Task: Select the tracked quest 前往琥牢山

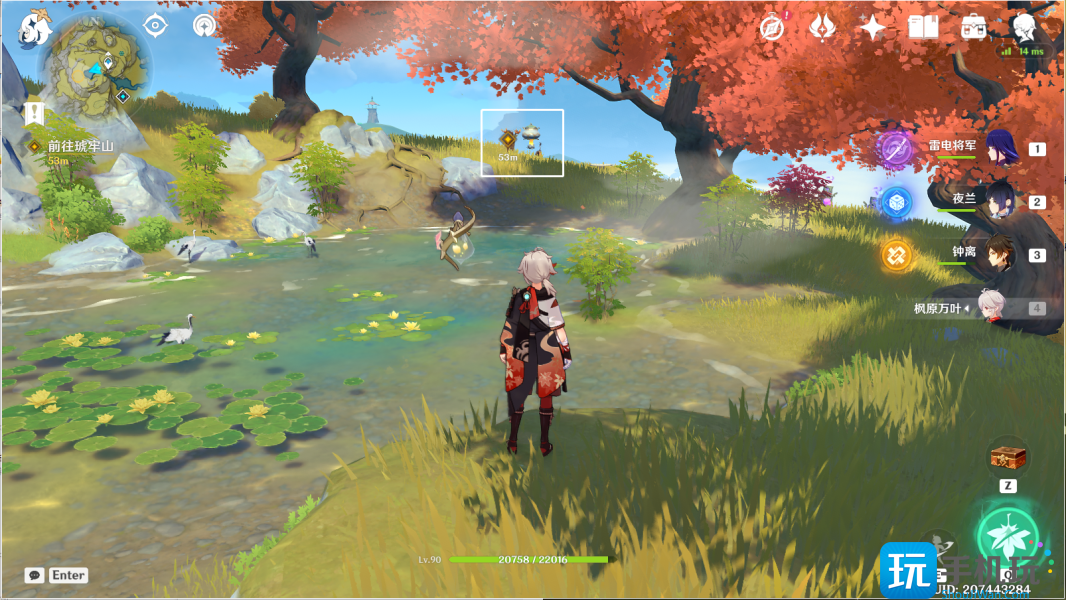Action: [80, 146]
